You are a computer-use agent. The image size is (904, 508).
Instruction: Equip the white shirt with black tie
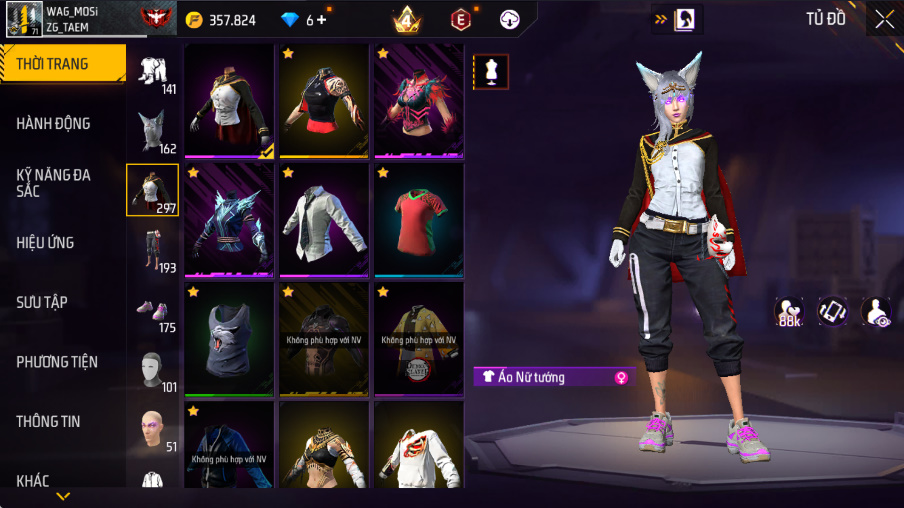pos(324,219)
